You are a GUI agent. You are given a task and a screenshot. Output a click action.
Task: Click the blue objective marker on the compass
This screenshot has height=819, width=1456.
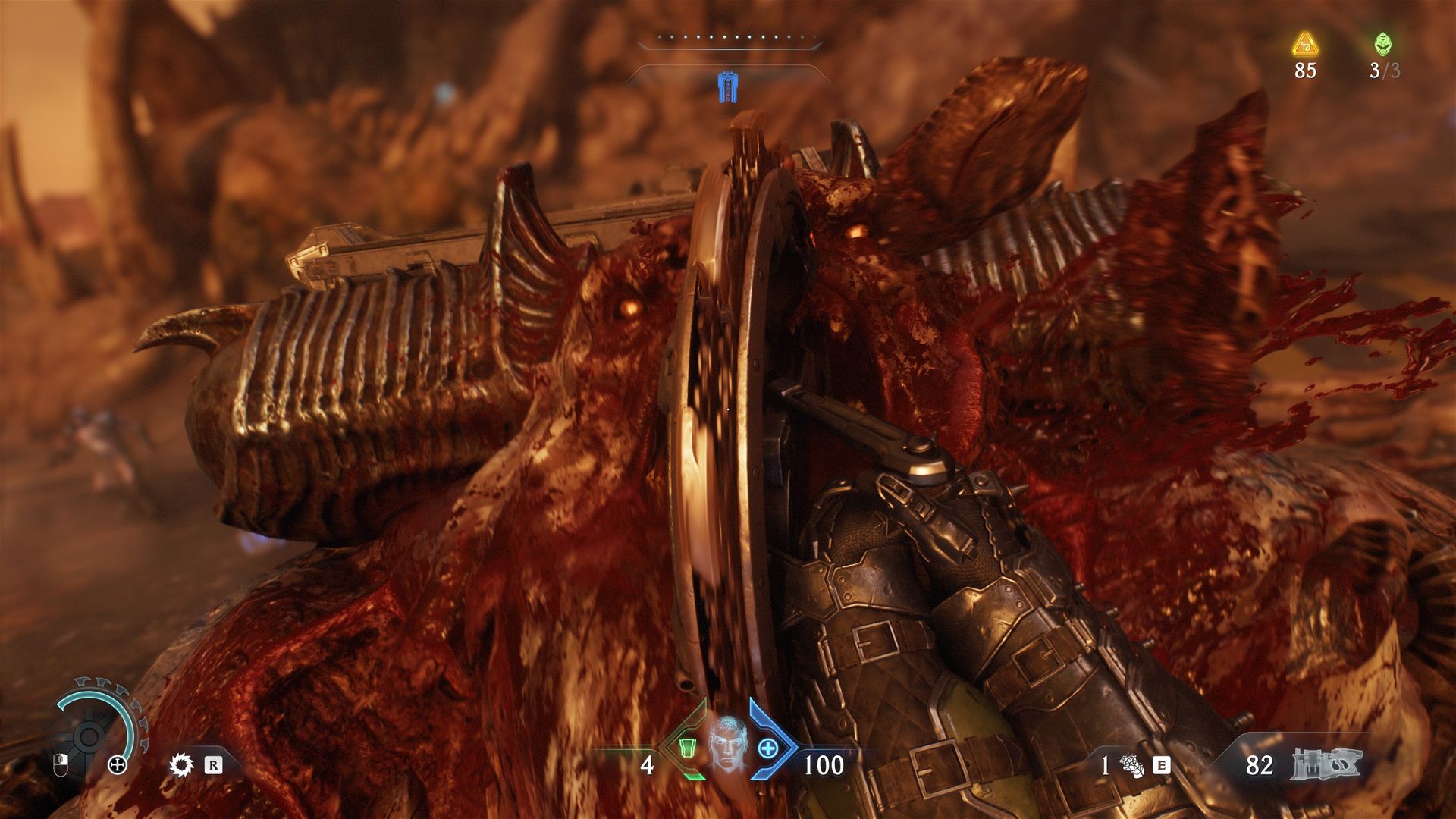pos(728,87)
